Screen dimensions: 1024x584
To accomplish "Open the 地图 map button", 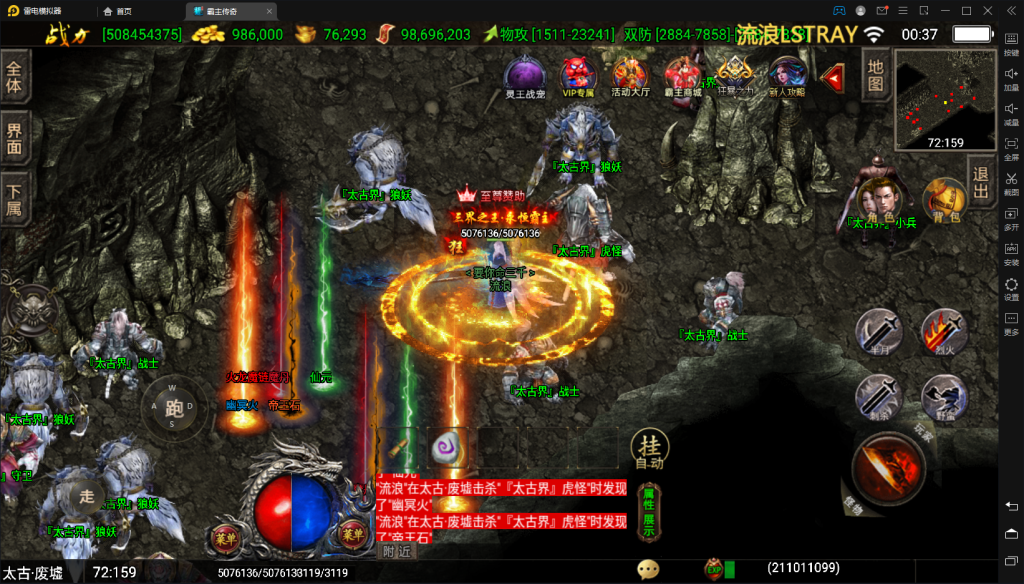I will [x=875, y=76].
